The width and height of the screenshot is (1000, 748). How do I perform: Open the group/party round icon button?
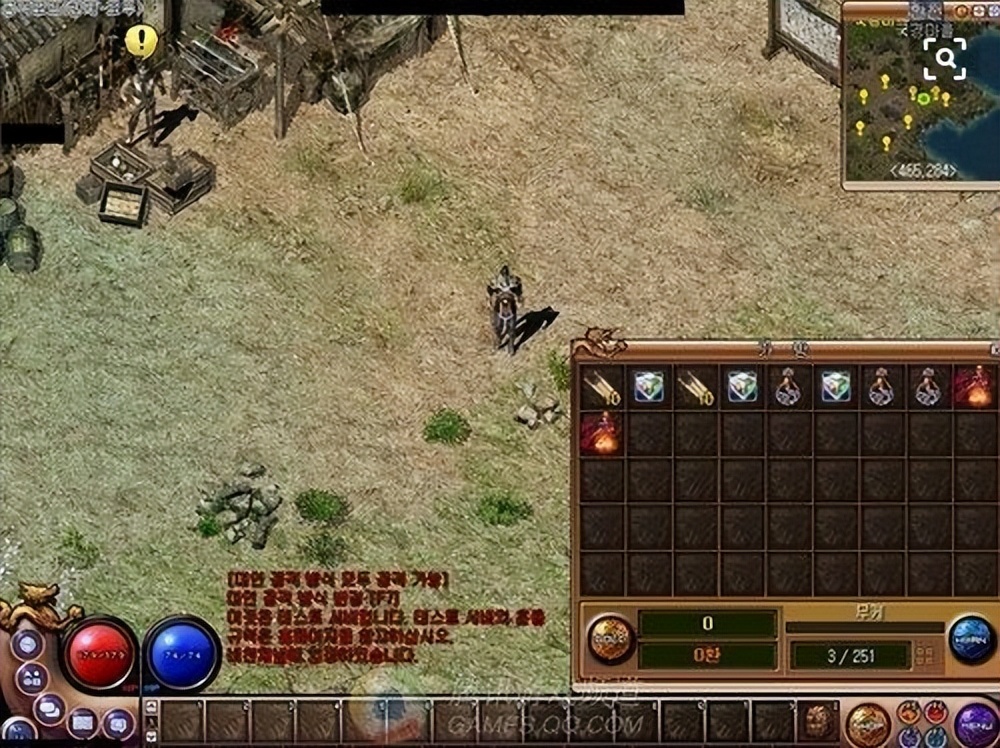click(31, 677)
